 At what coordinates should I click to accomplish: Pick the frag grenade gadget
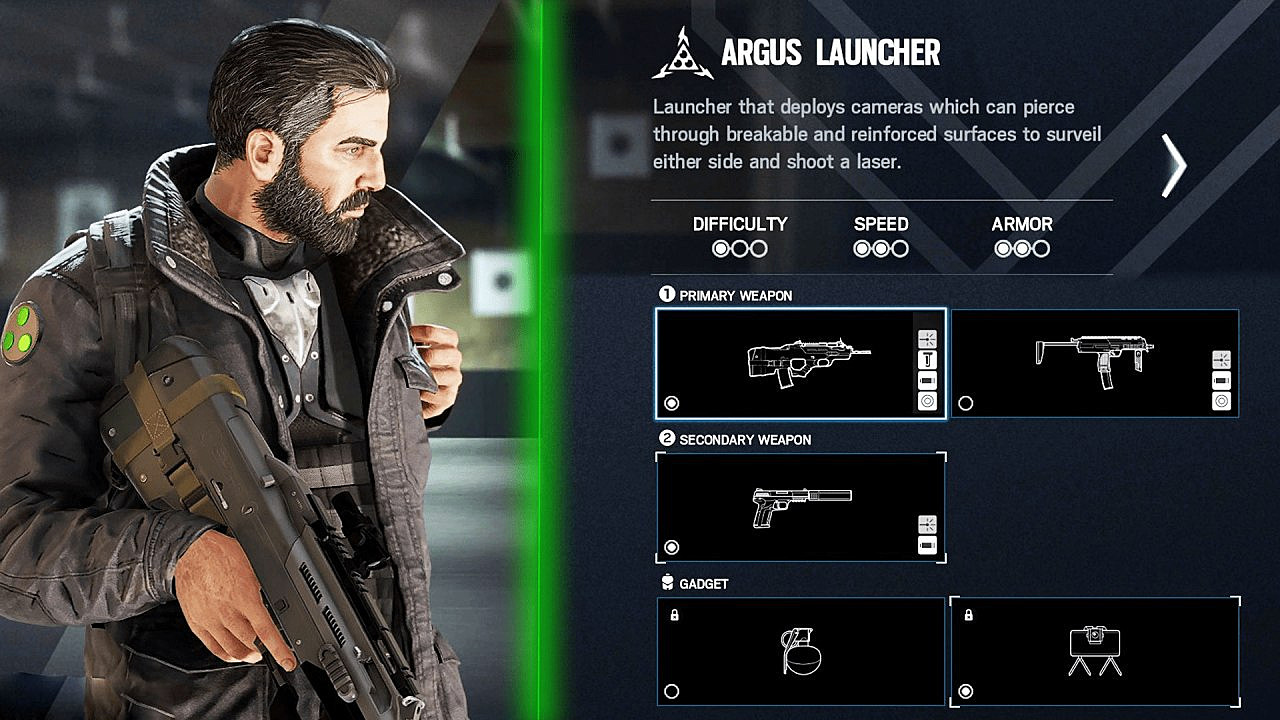coord(800,651)
